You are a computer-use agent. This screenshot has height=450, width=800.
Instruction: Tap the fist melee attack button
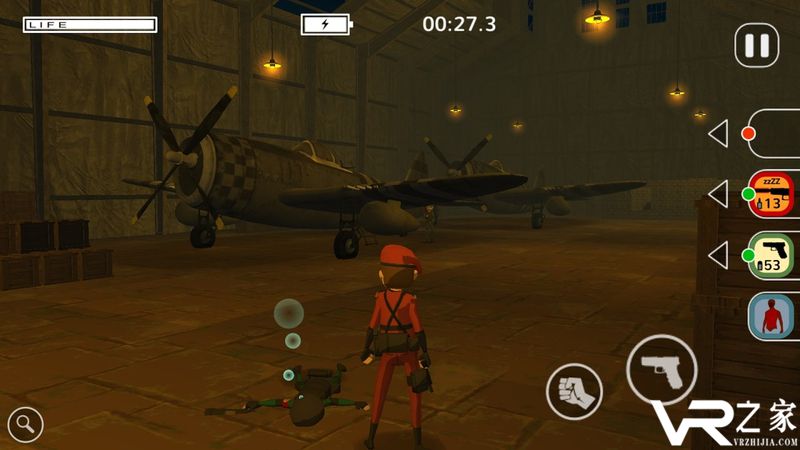click(x=575, y=391)
